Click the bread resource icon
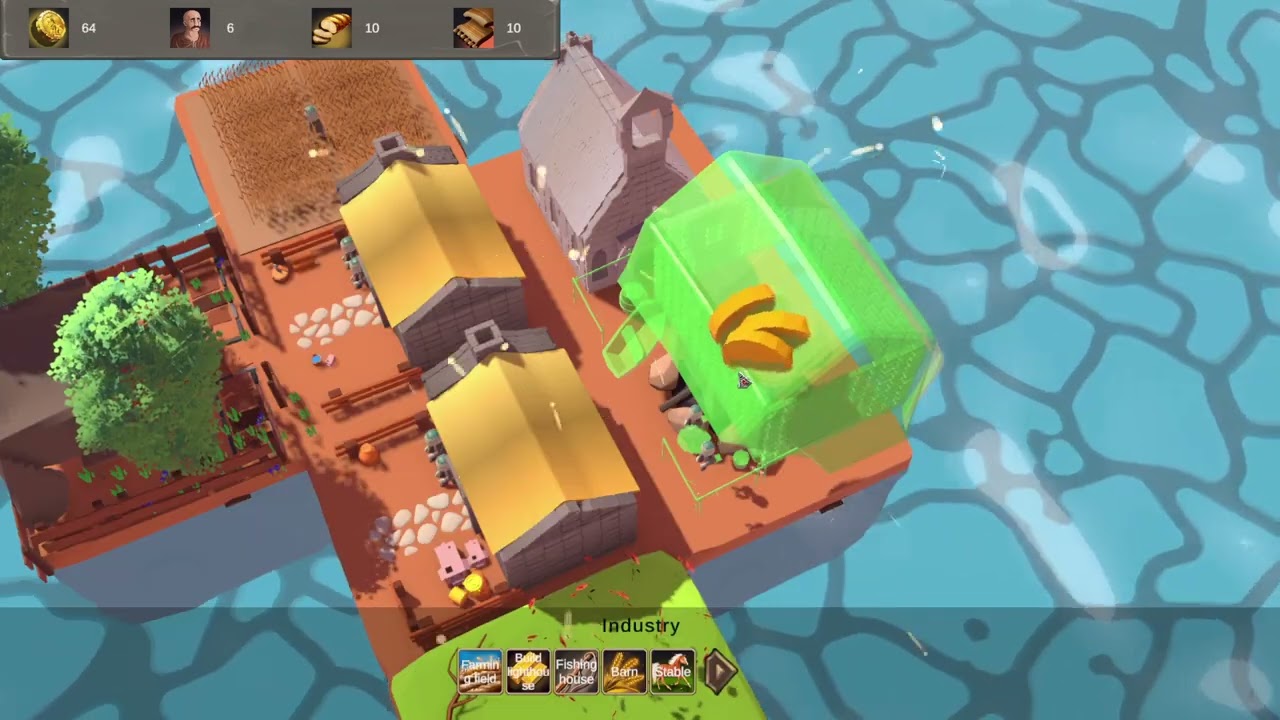The height and width of the screenshot is (720, 1280). 330,27
